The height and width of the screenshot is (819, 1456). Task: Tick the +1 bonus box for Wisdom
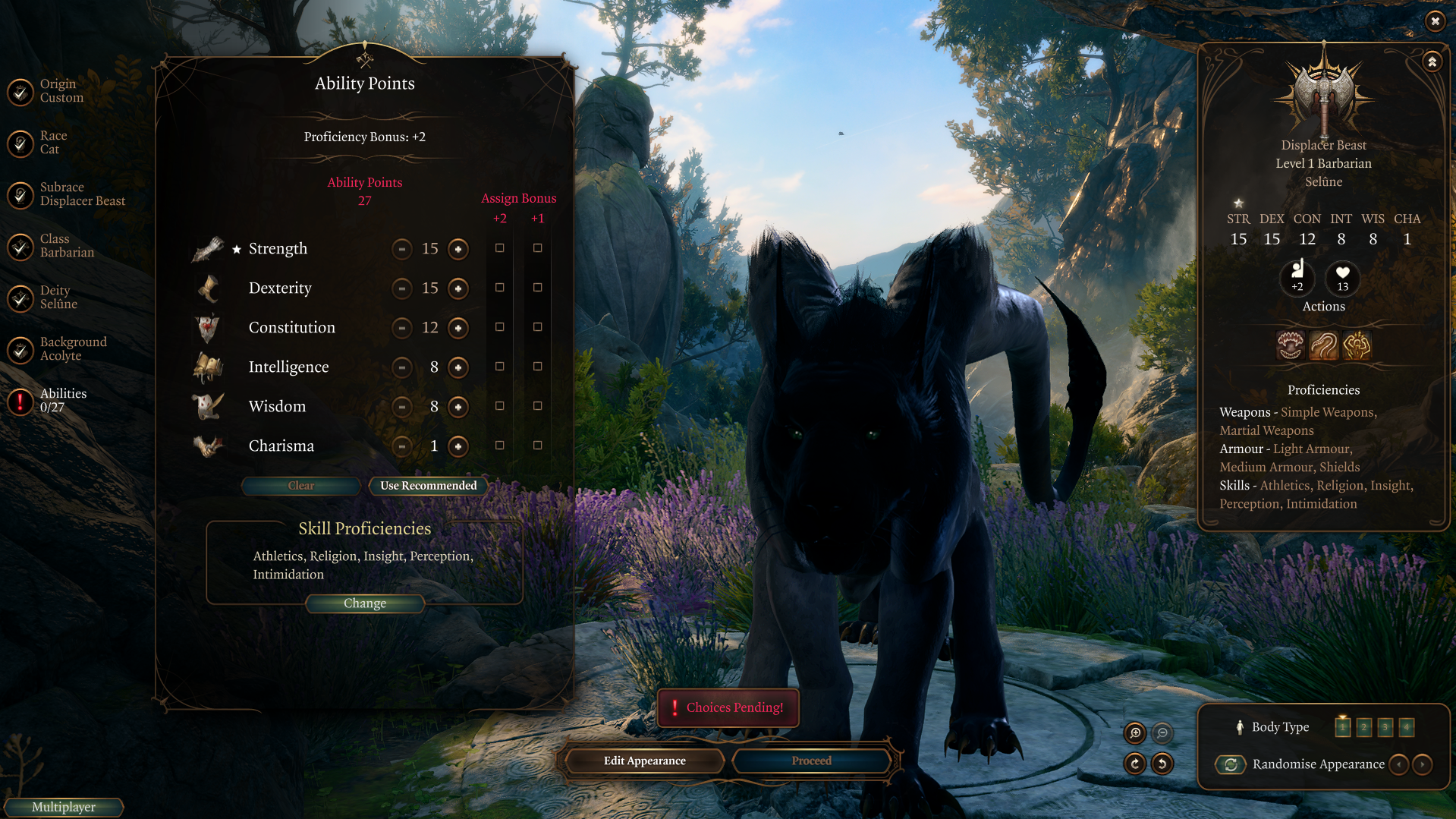pyautogui.click(x=538, y=406)
